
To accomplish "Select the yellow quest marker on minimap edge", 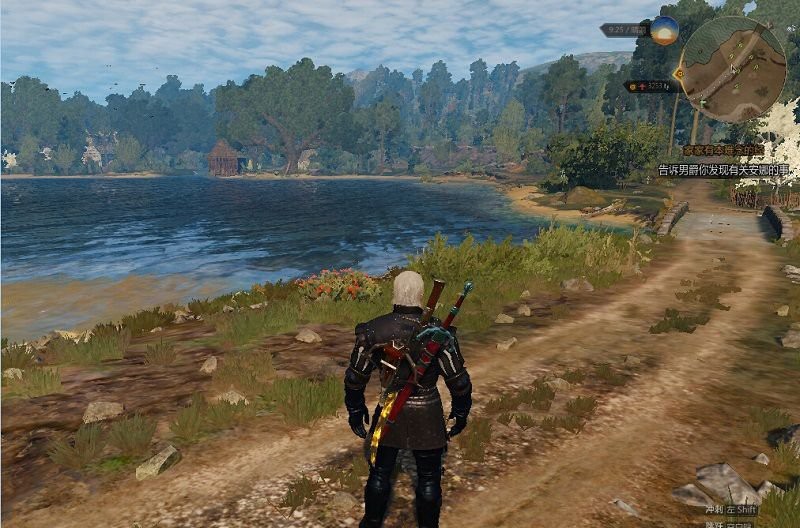I will pyautogui.click(x=681, y=73).
